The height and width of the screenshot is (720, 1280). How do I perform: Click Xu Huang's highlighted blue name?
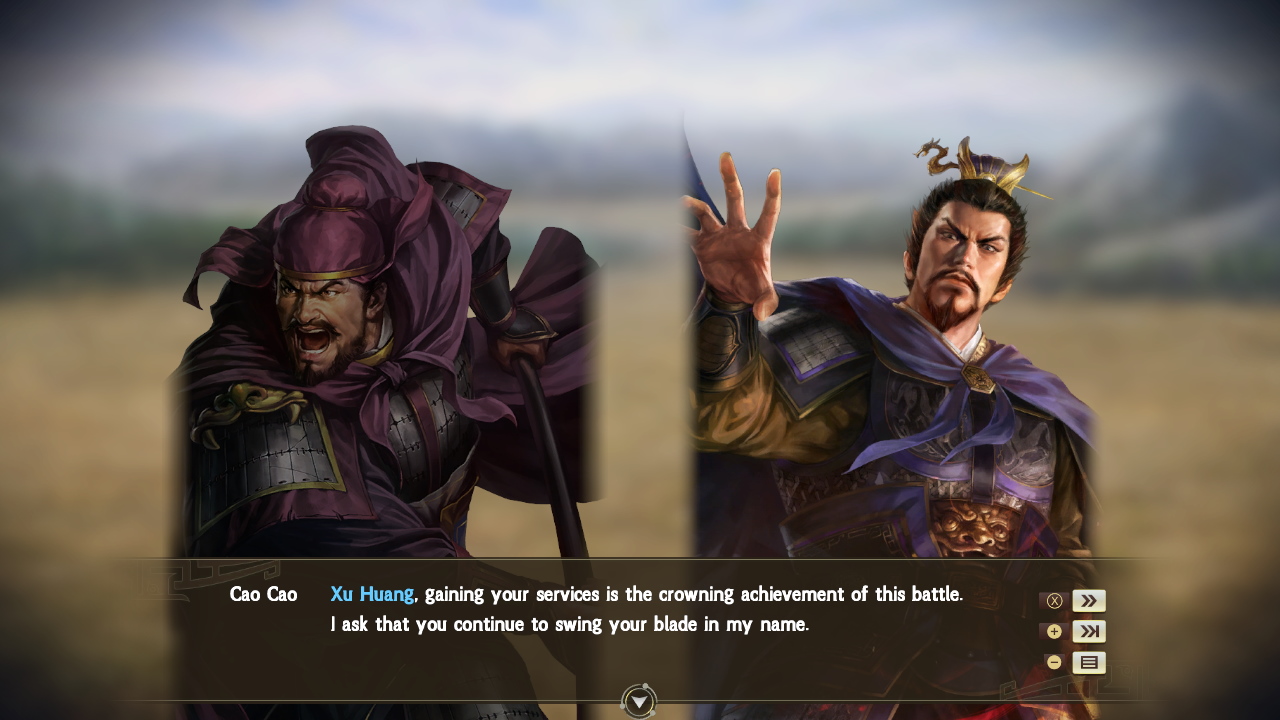[x=371, y=593]
